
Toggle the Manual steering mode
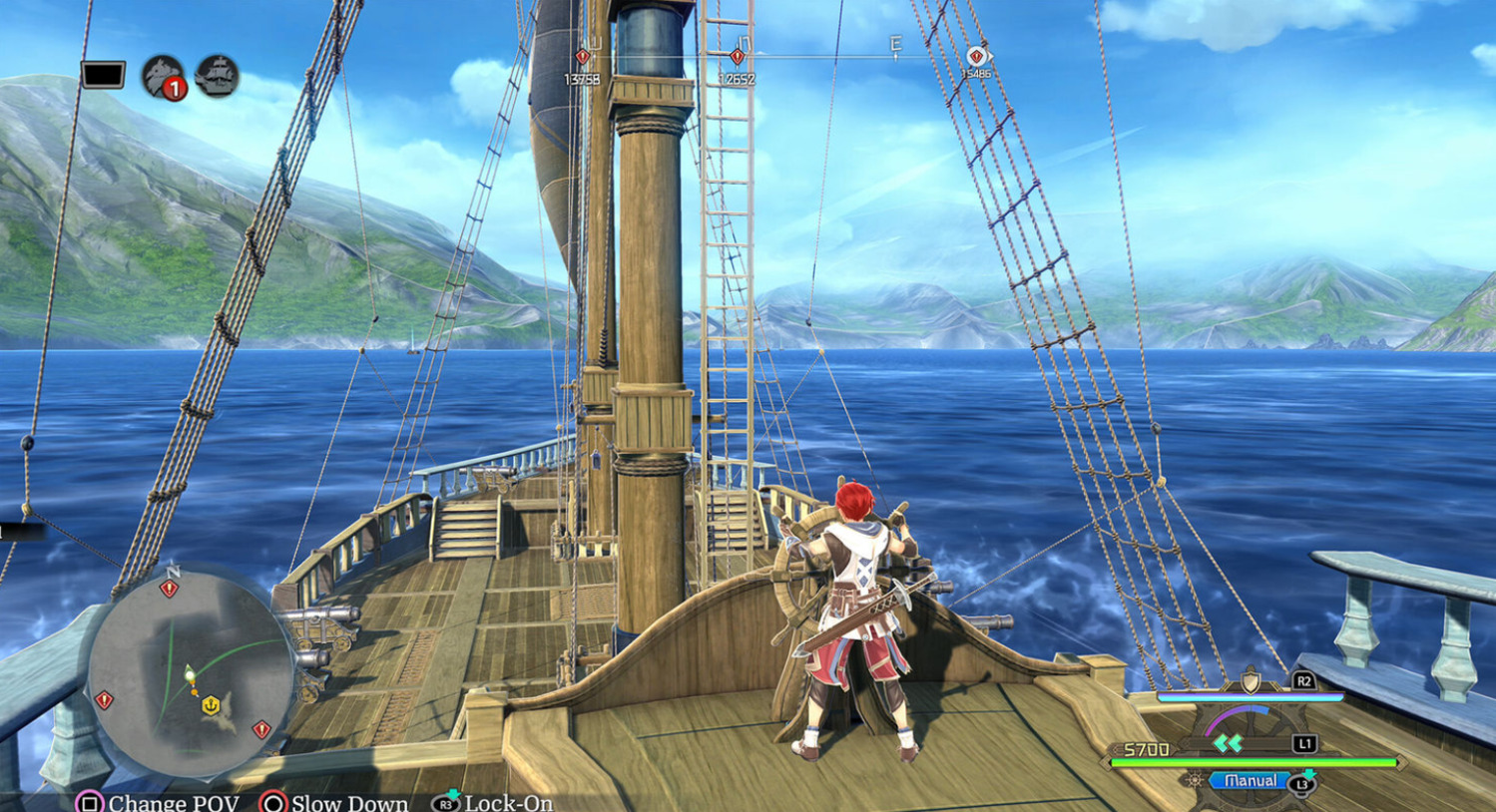(x=1249, y=781)
